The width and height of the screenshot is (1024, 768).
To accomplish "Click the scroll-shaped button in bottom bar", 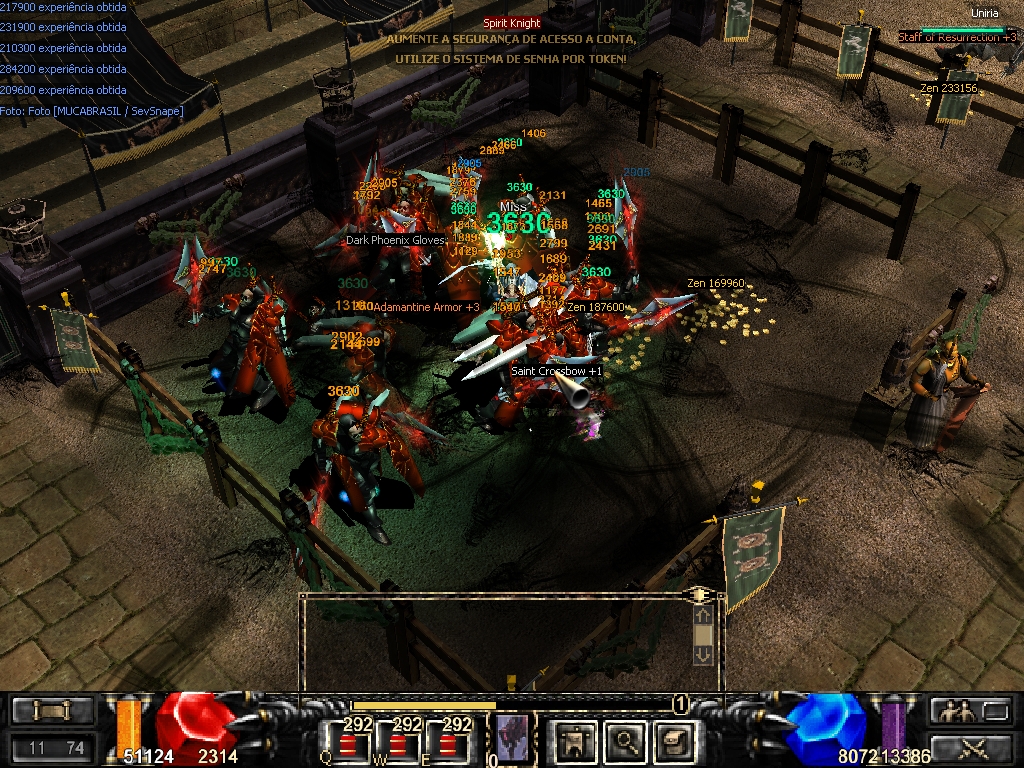I will pyautogui.click(x=53, y=711).
